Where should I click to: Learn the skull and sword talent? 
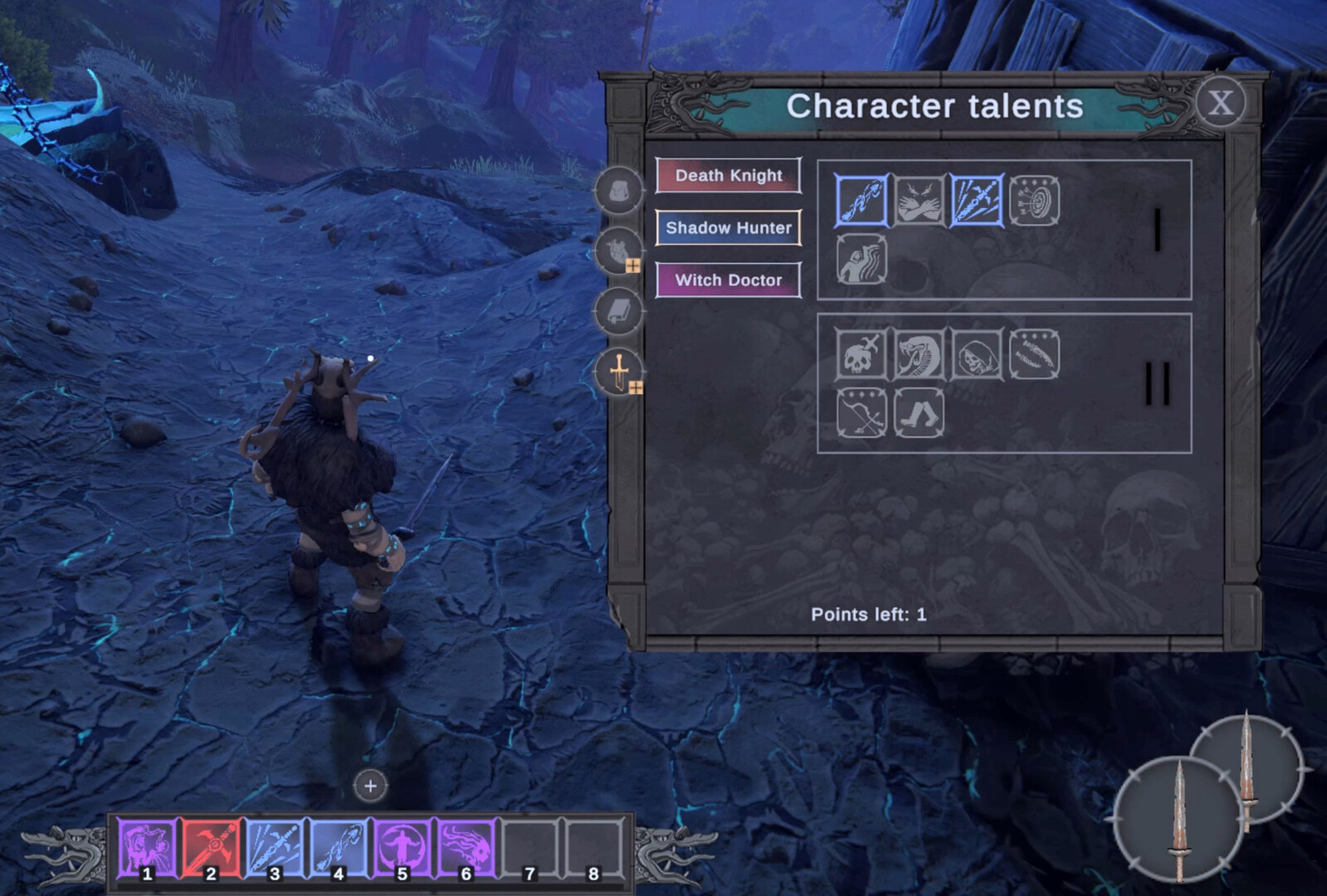861,354
